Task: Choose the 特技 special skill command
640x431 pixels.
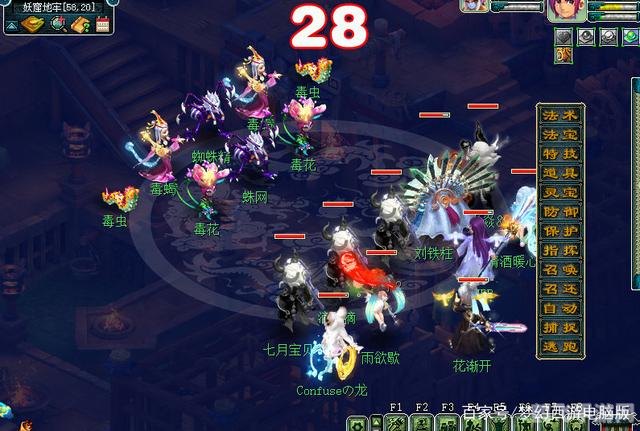Action: [559, 154]
